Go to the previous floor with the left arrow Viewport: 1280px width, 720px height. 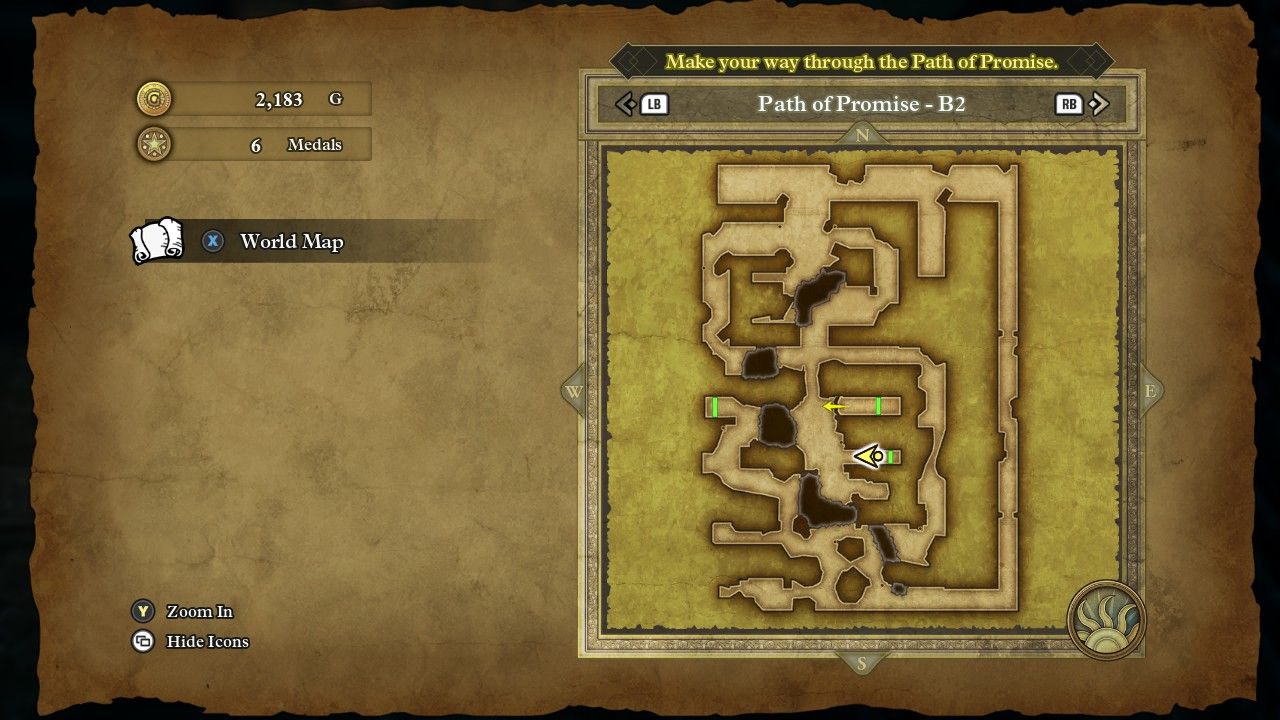click(x=626, y=104)
